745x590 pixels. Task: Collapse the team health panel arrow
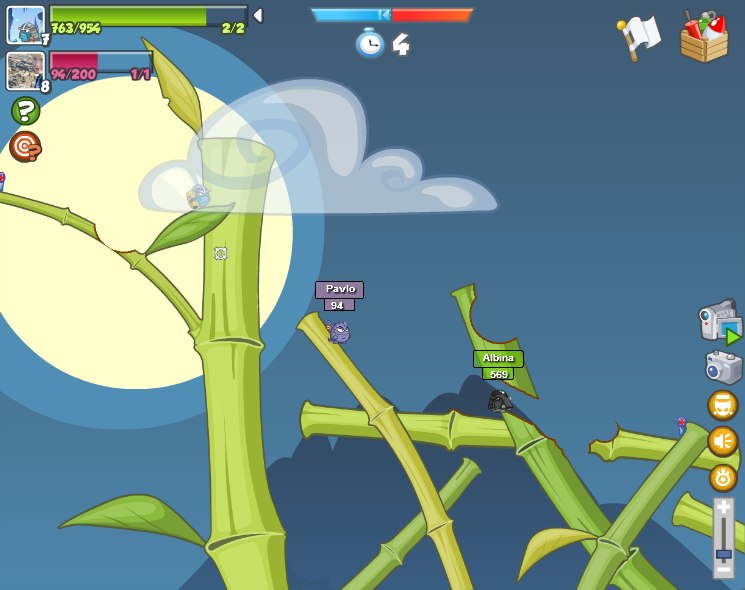click(258, 16)
